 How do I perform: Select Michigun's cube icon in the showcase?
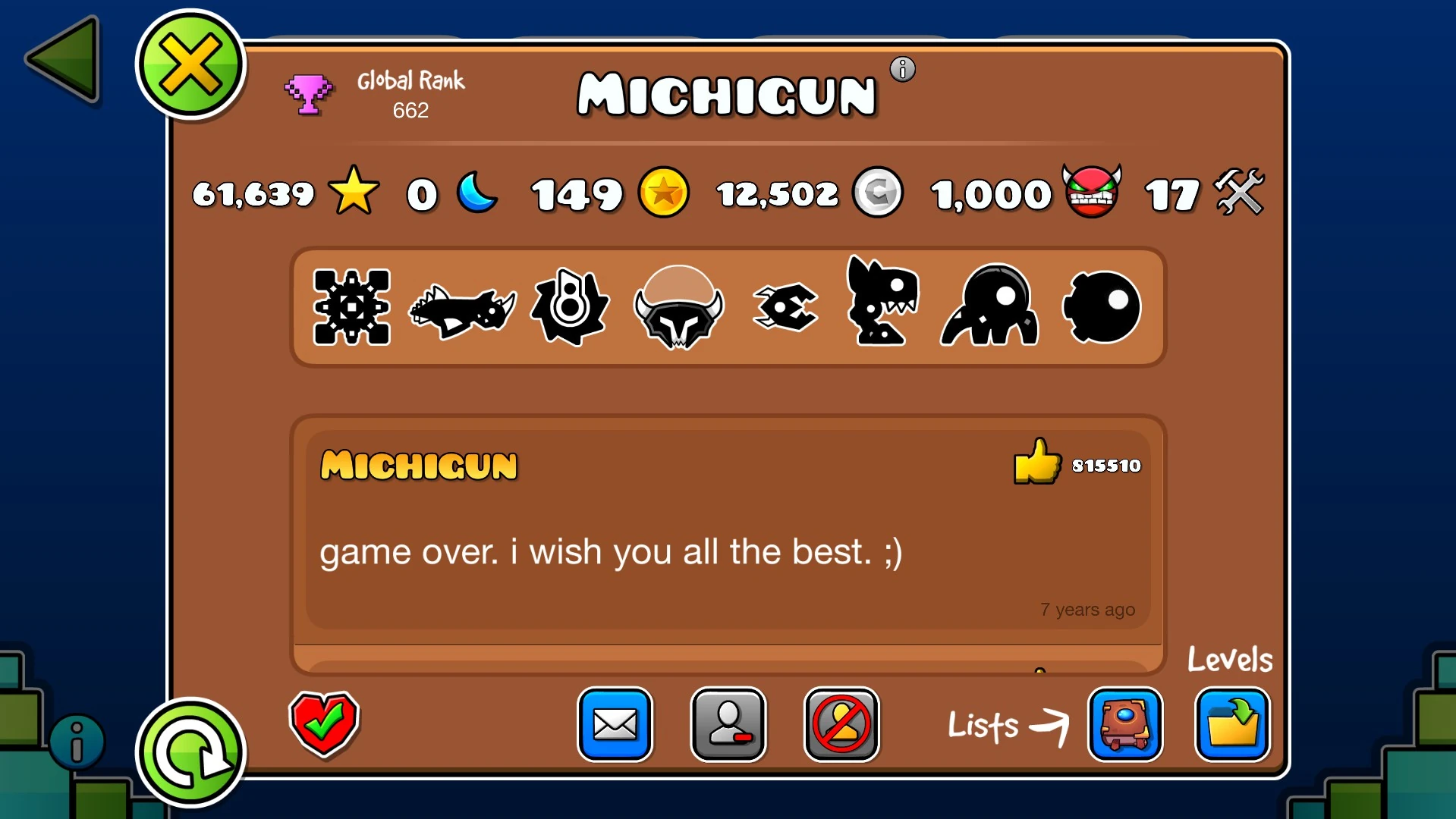tap(351, 307)
